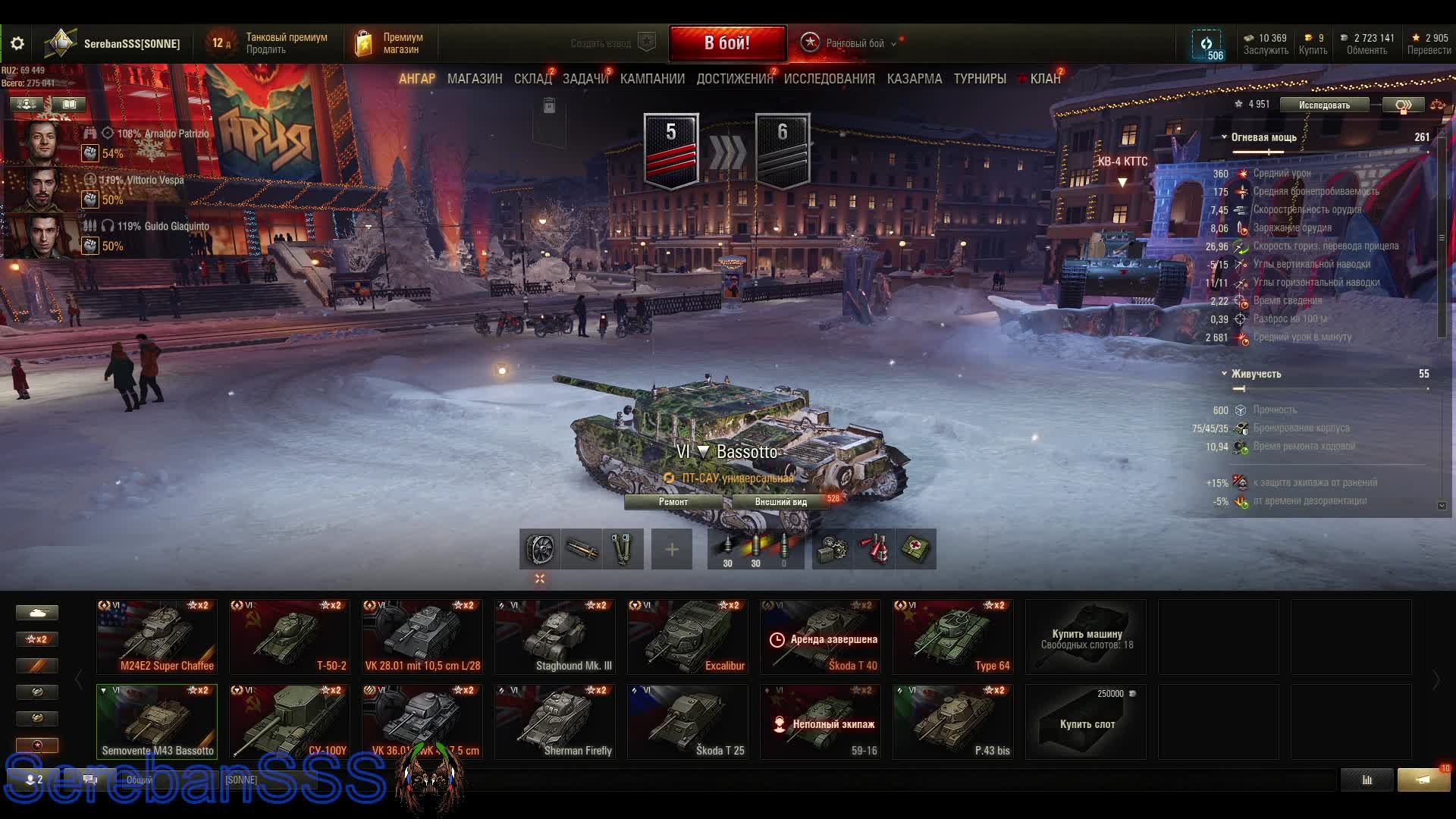Collapse the Огневая мощь stats section
This screenshot has width=1456, height=819.
click(x=1224, y=137)
